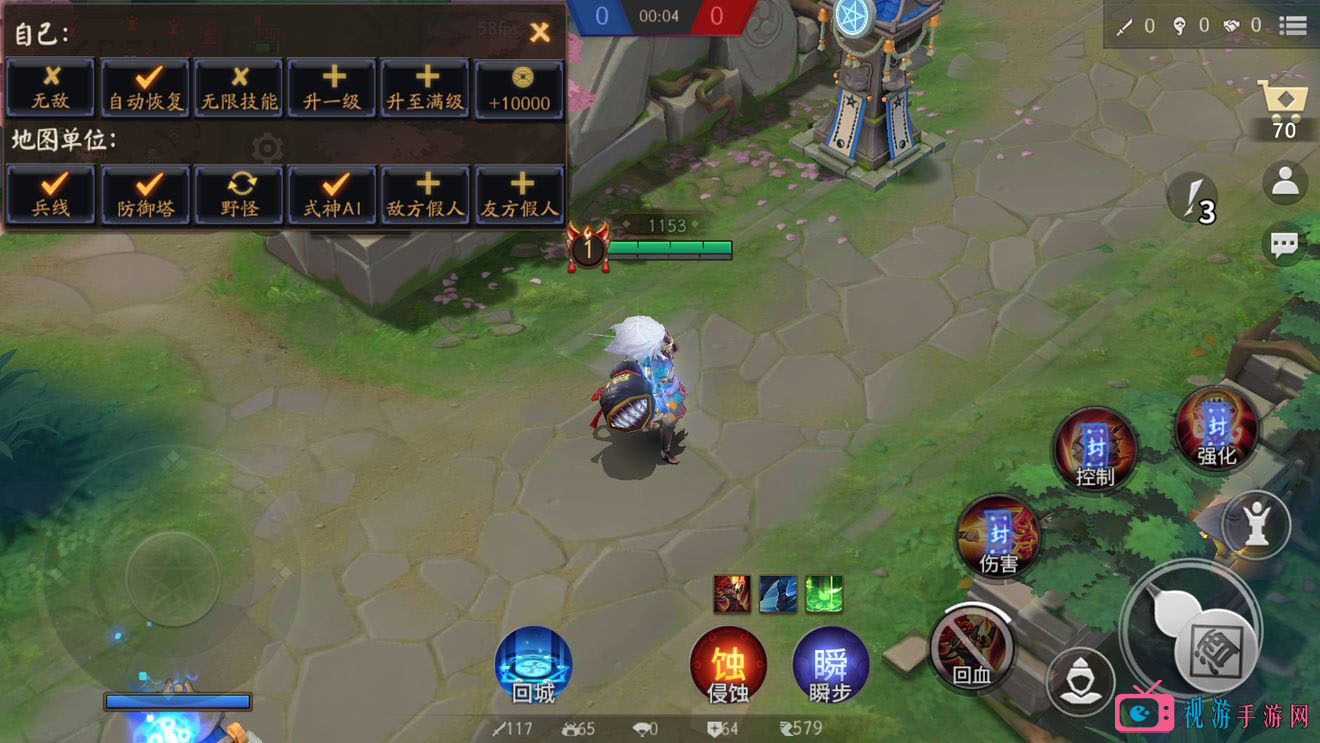Viewport: 1320px width, 743px height.
Task: Toggle 无限技能 unlimited skills
Action: point(239,88)
